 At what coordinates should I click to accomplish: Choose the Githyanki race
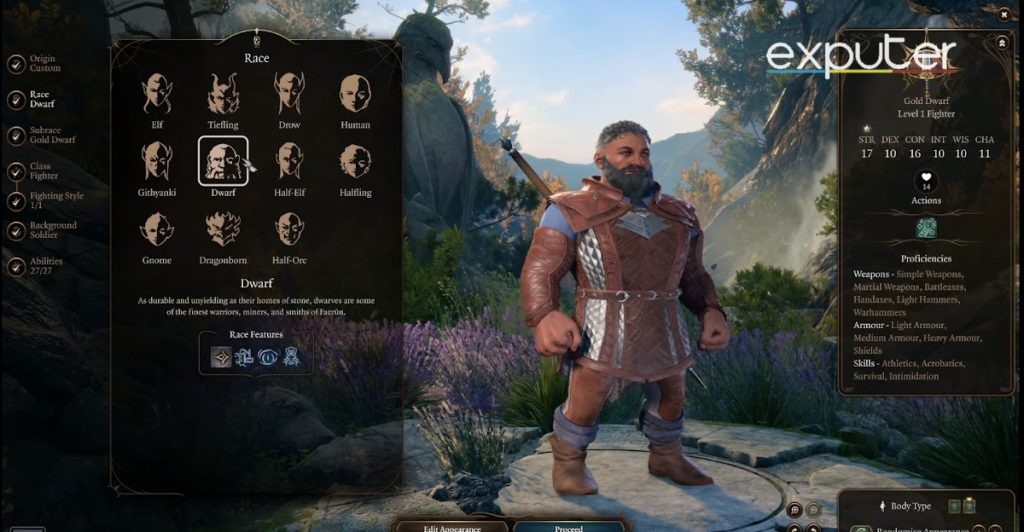(x=157, y=162)
